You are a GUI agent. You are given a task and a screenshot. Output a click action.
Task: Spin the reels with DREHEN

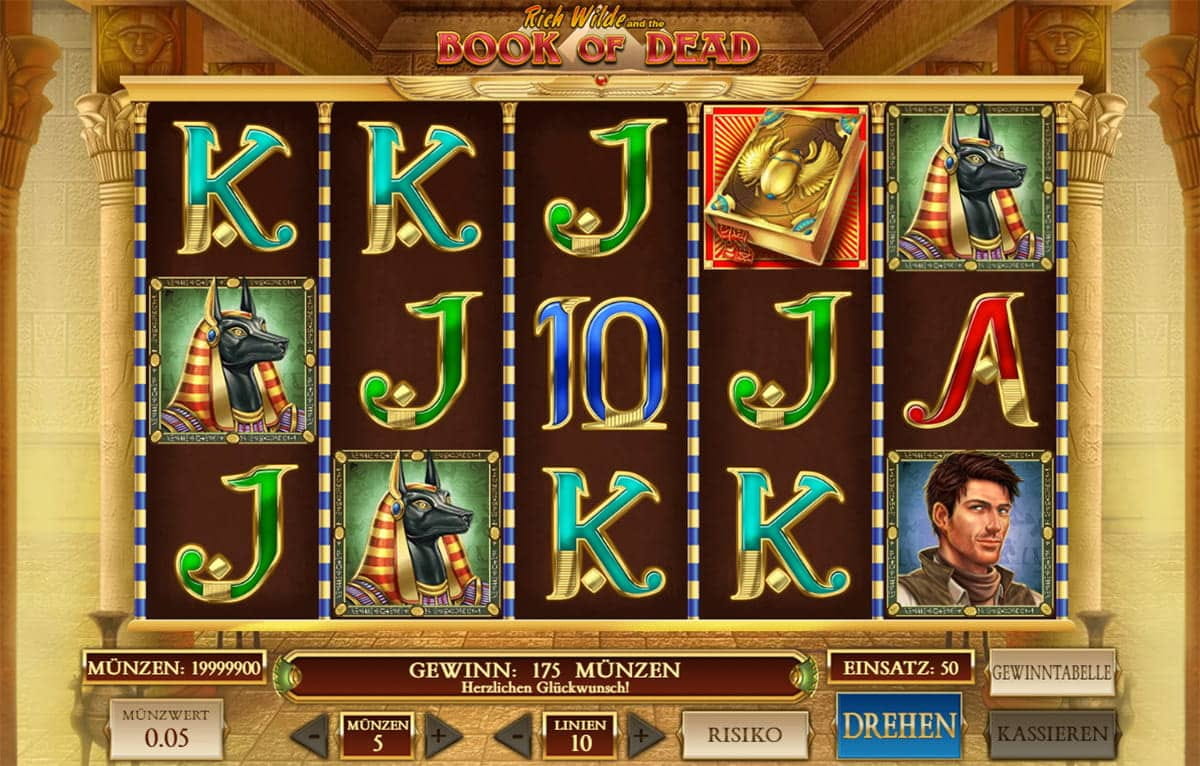pyautogui.click(x=898, y=725)
